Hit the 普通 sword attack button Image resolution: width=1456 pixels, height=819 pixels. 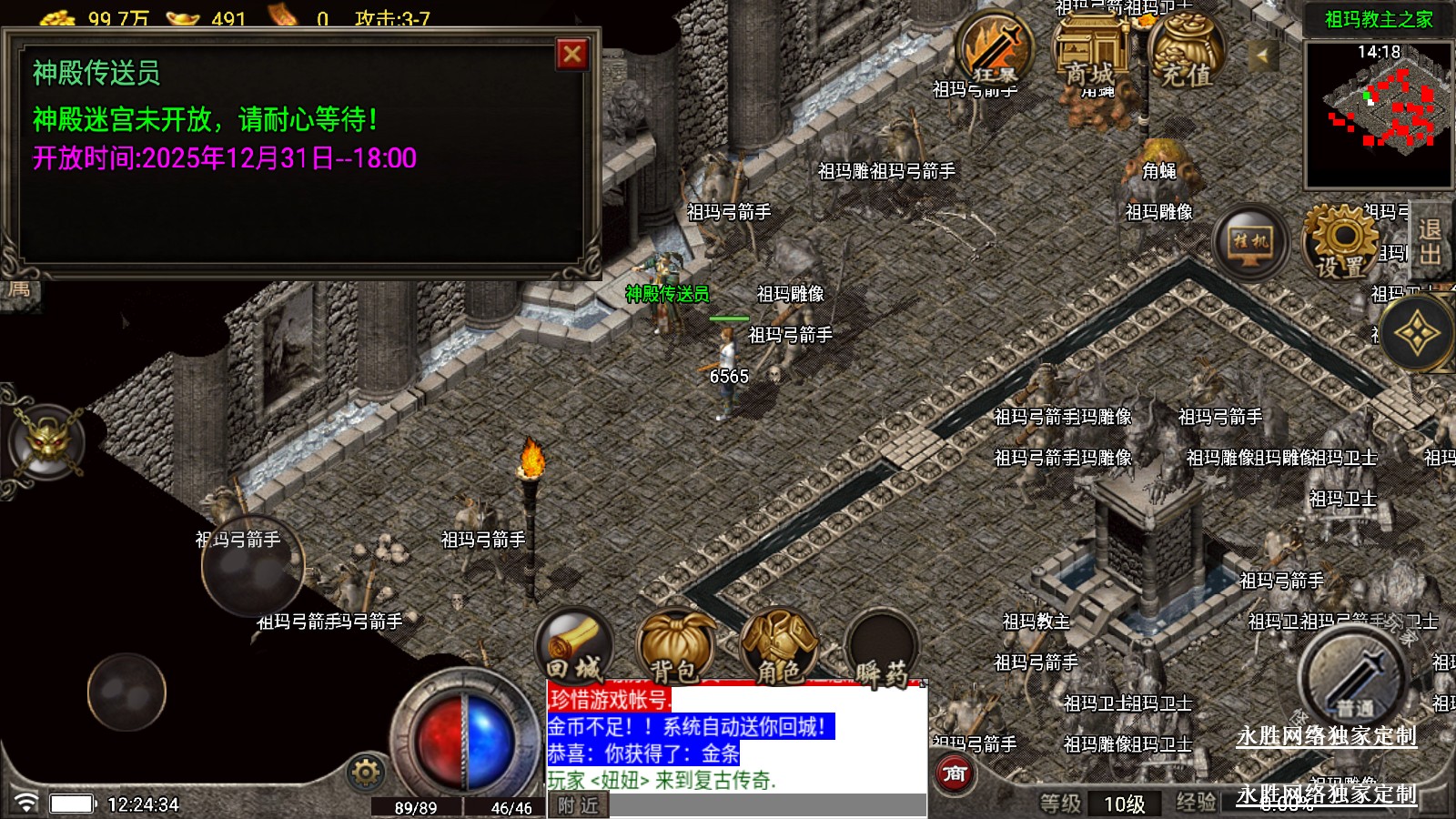coord(1353,678)
